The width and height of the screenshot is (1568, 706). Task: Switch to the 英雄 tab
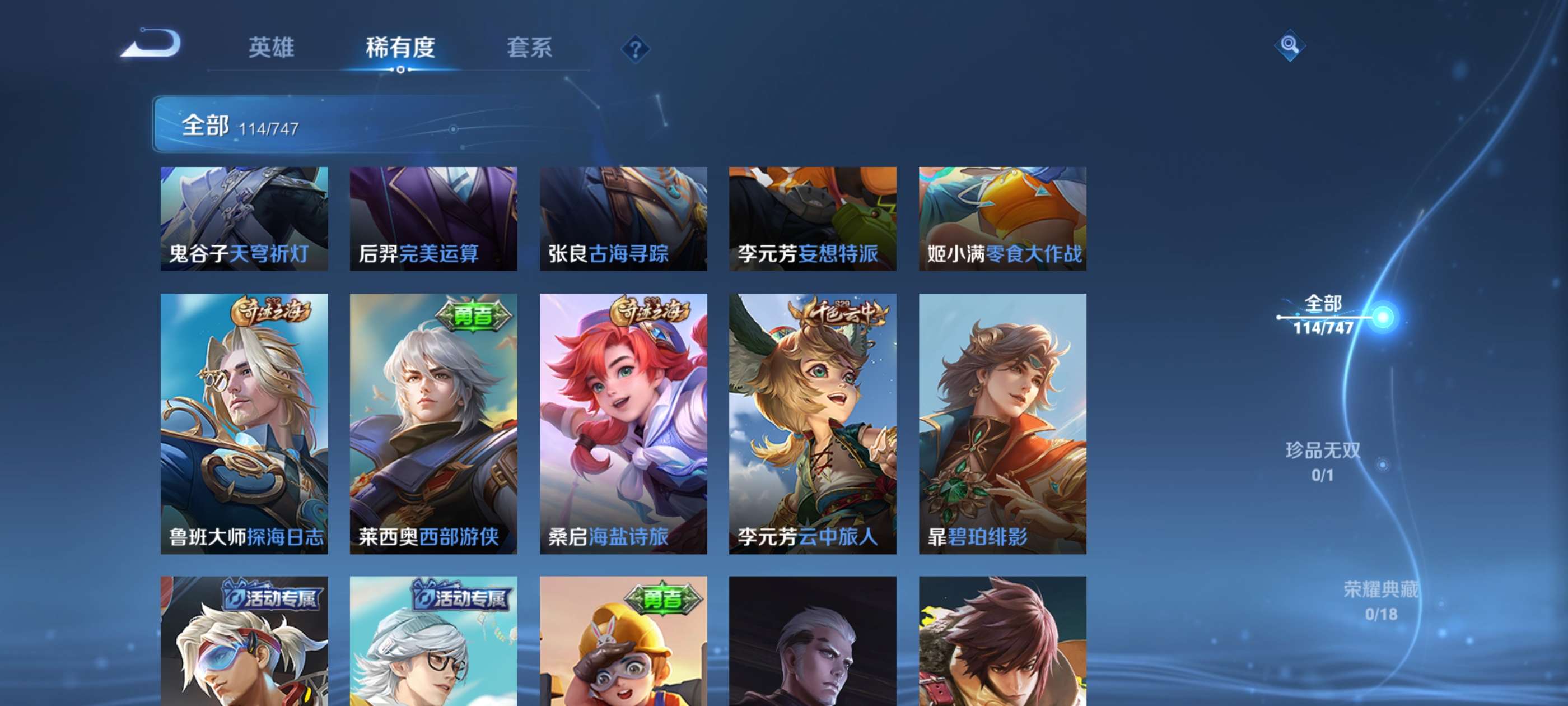(272, 48)
